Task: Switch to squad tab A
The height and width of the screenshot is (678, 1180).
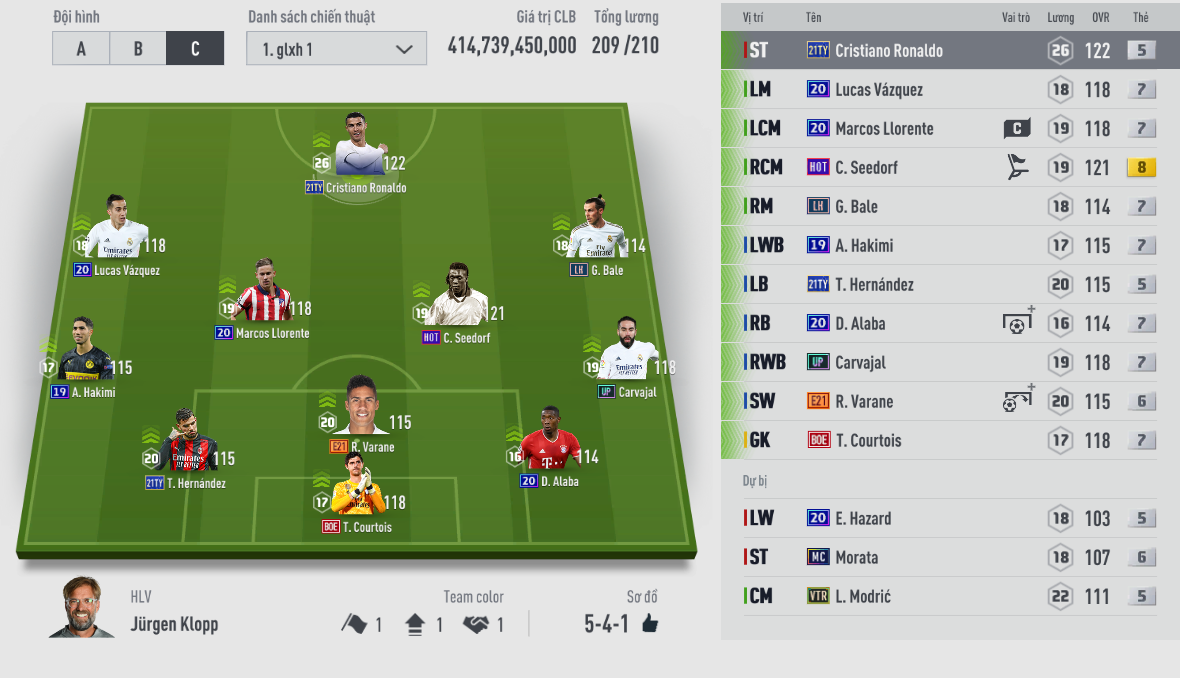Action: click(81, 49)
